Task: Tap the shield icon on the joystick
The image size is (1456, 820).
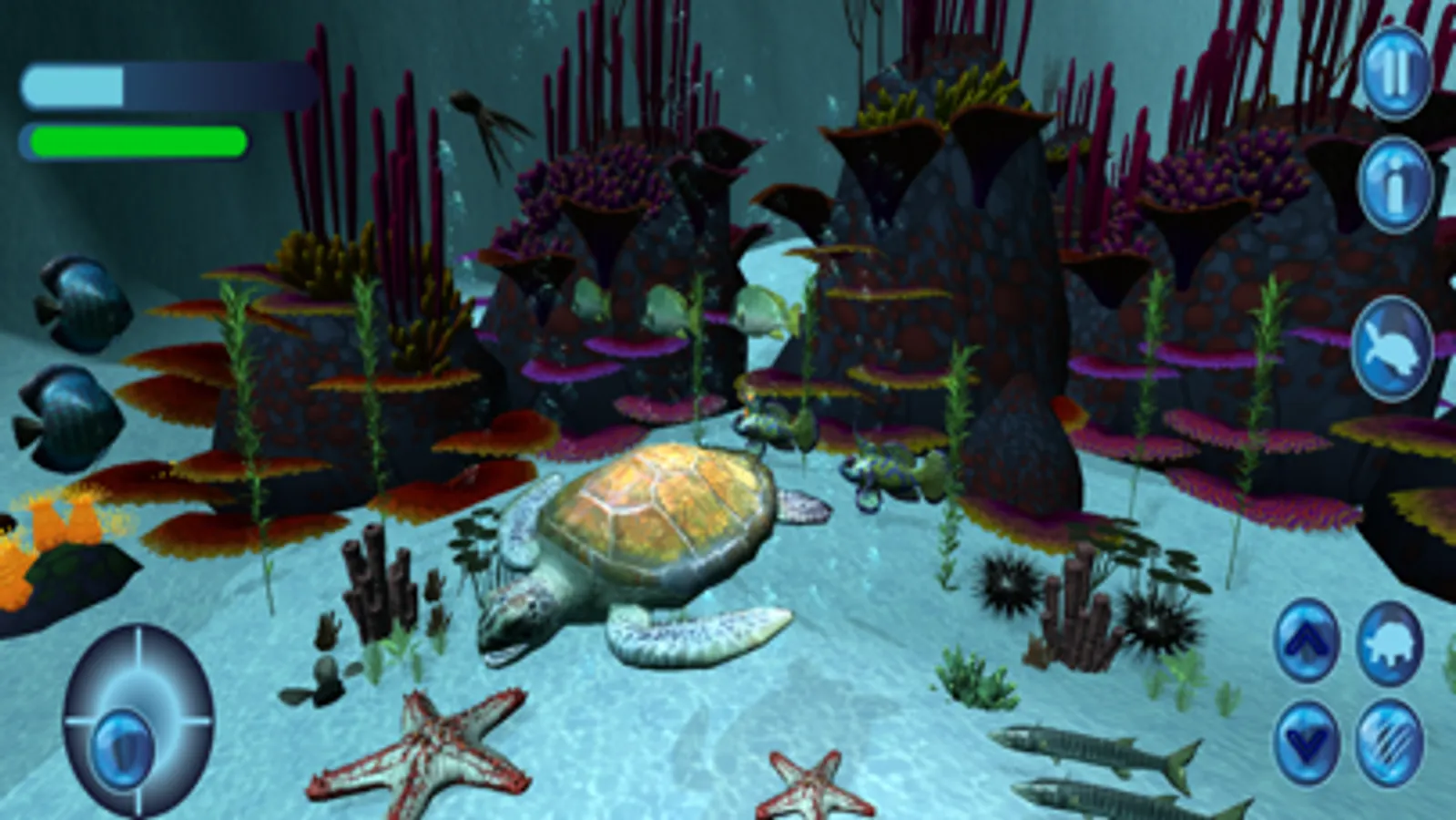Action: (x=124, y=747)
